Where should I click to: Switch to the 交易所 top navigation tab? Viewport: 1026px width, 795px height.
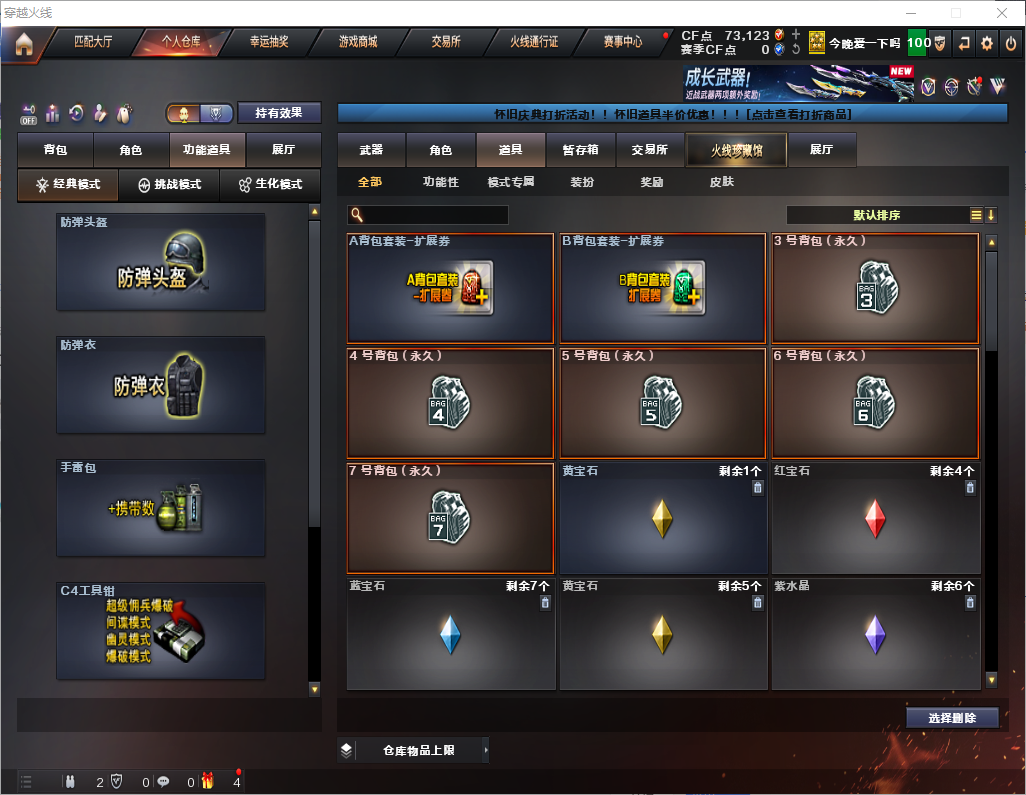coord(446,43)
